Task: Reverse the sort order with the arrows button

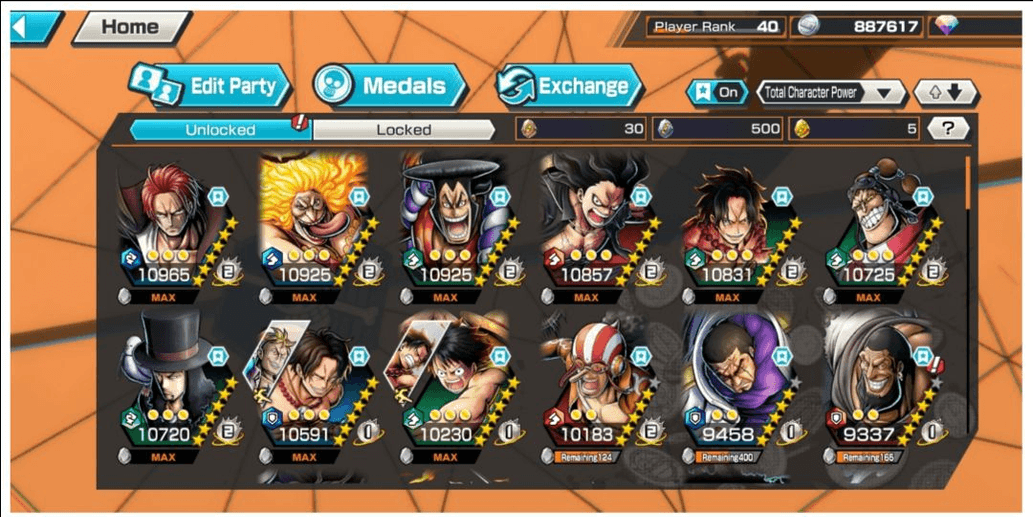Action: click(945, 93)
